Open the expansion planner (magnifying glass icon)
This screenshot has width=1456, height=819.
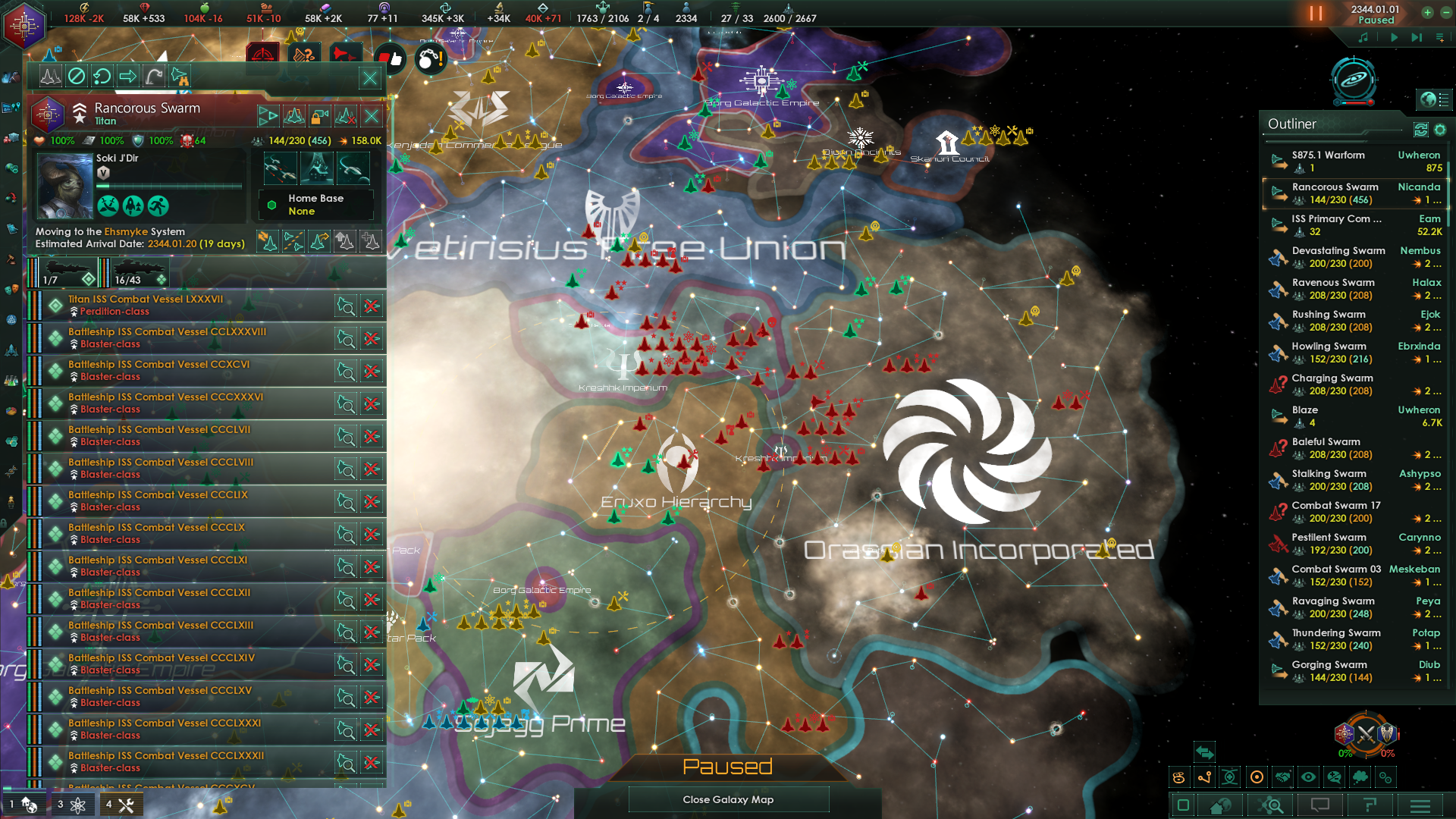(x=1270, y=805)
